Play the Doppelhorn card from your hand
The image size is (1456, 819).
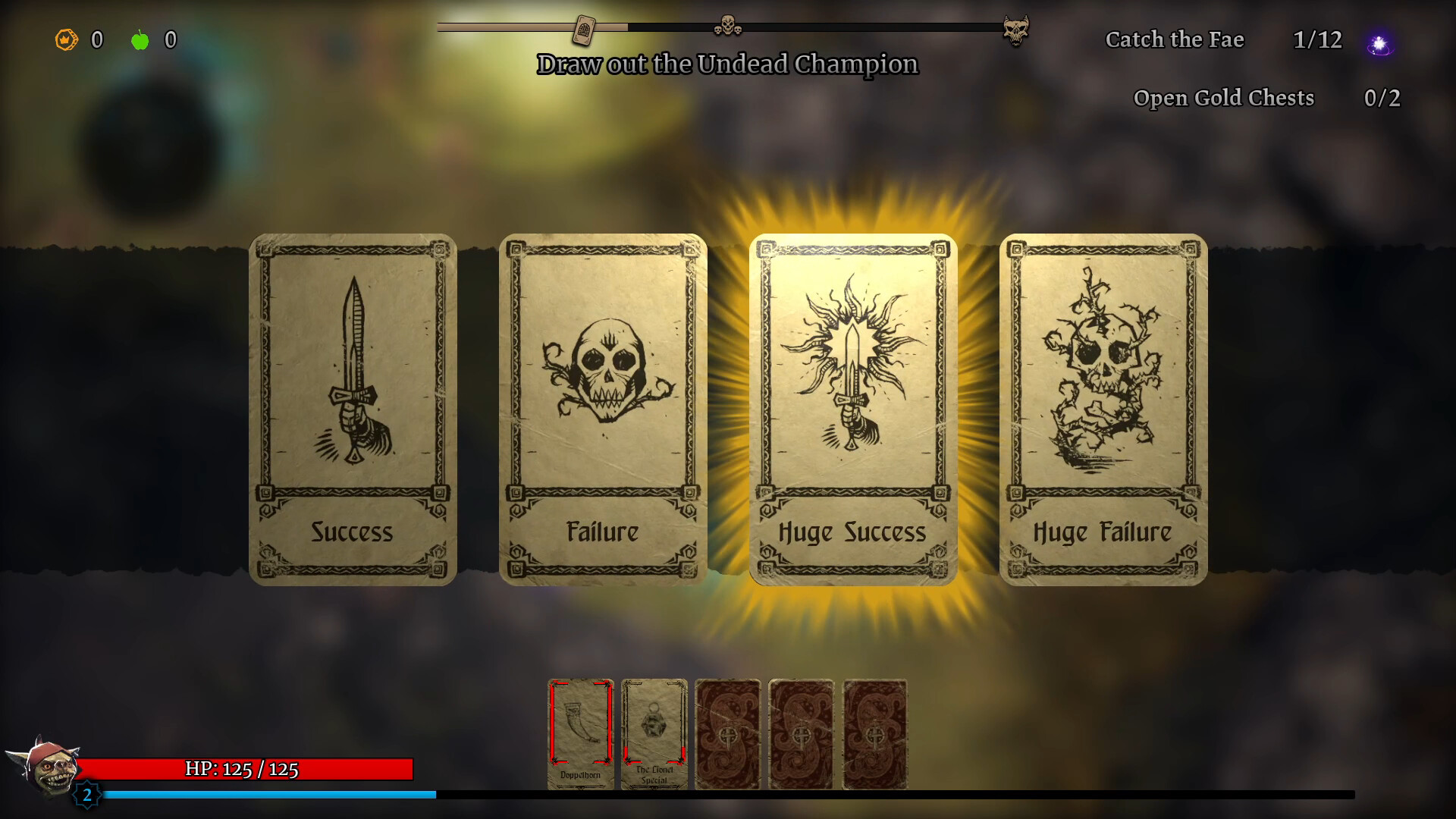[580, 734]
